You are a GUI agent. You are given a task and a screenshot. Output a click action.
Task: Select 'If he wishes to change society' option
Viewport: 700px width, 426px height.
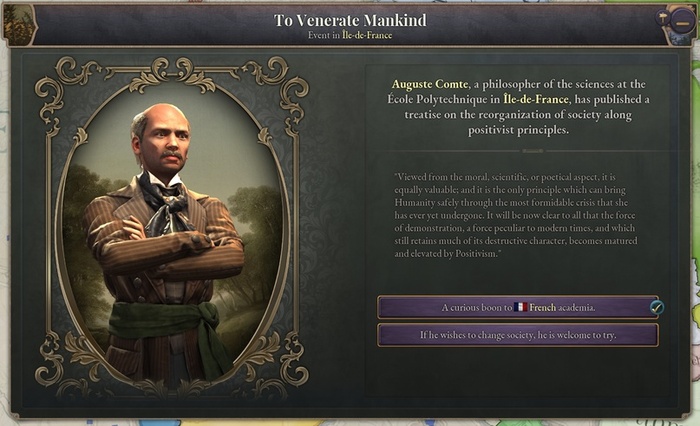point(517,335)
